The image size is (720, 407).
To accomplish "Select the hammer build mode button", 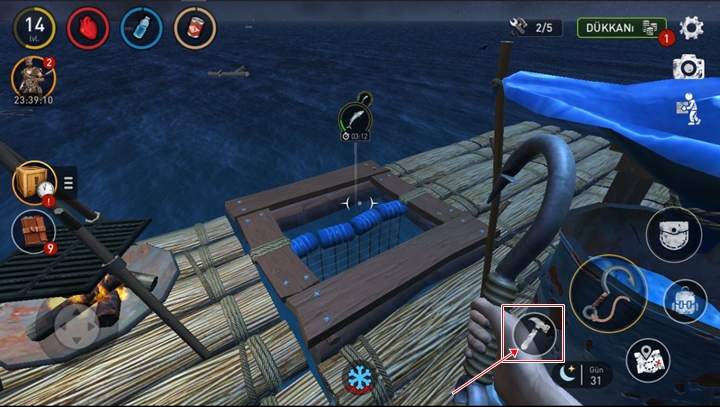I will click(534, 333).
